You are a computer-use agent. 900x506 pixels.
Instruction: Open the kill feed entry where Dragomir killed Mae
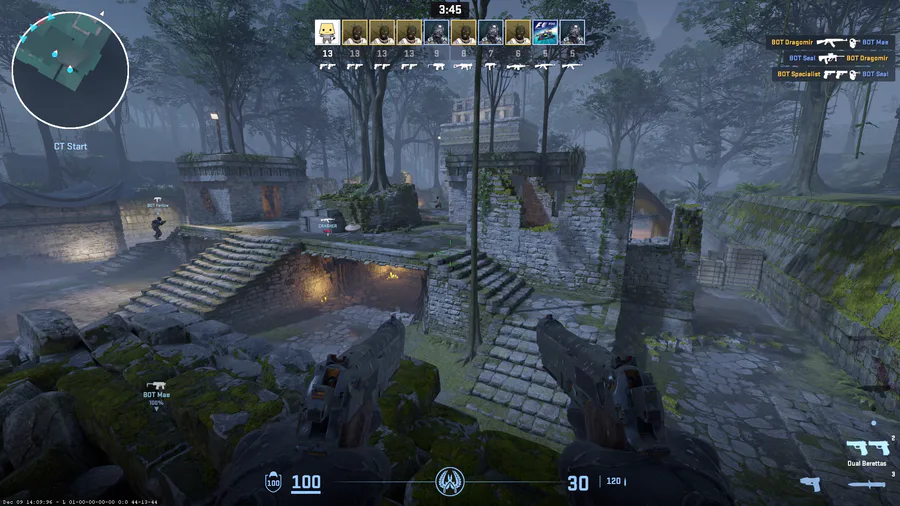[831, 43]
